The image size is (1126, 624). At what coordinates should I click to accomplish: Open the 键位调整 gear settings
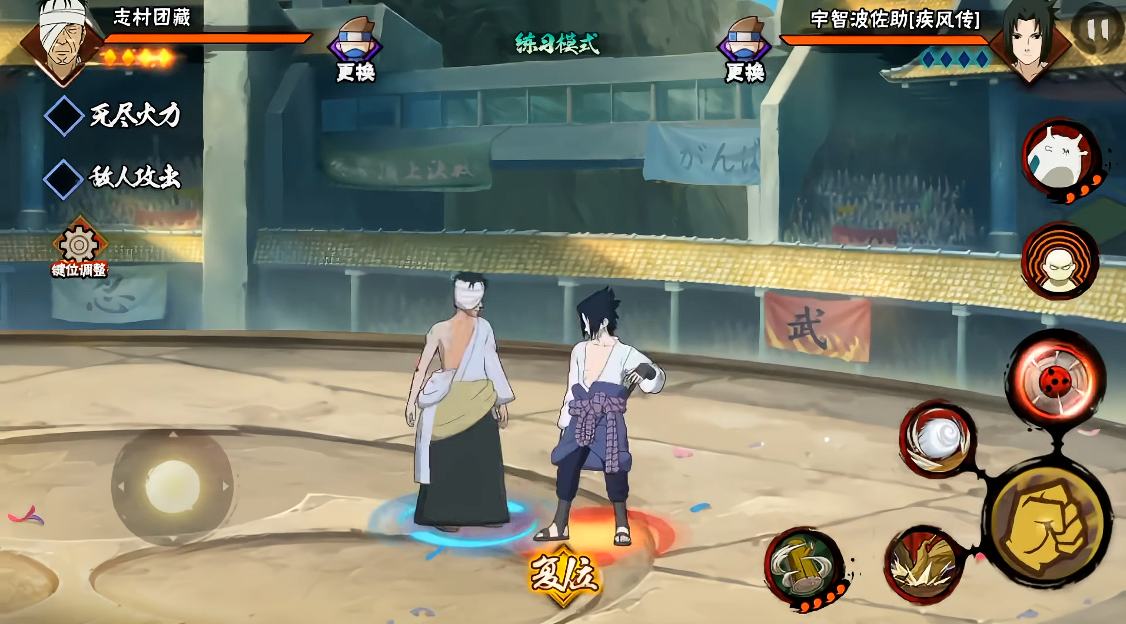pyautogui.click(x=79, y=246)
